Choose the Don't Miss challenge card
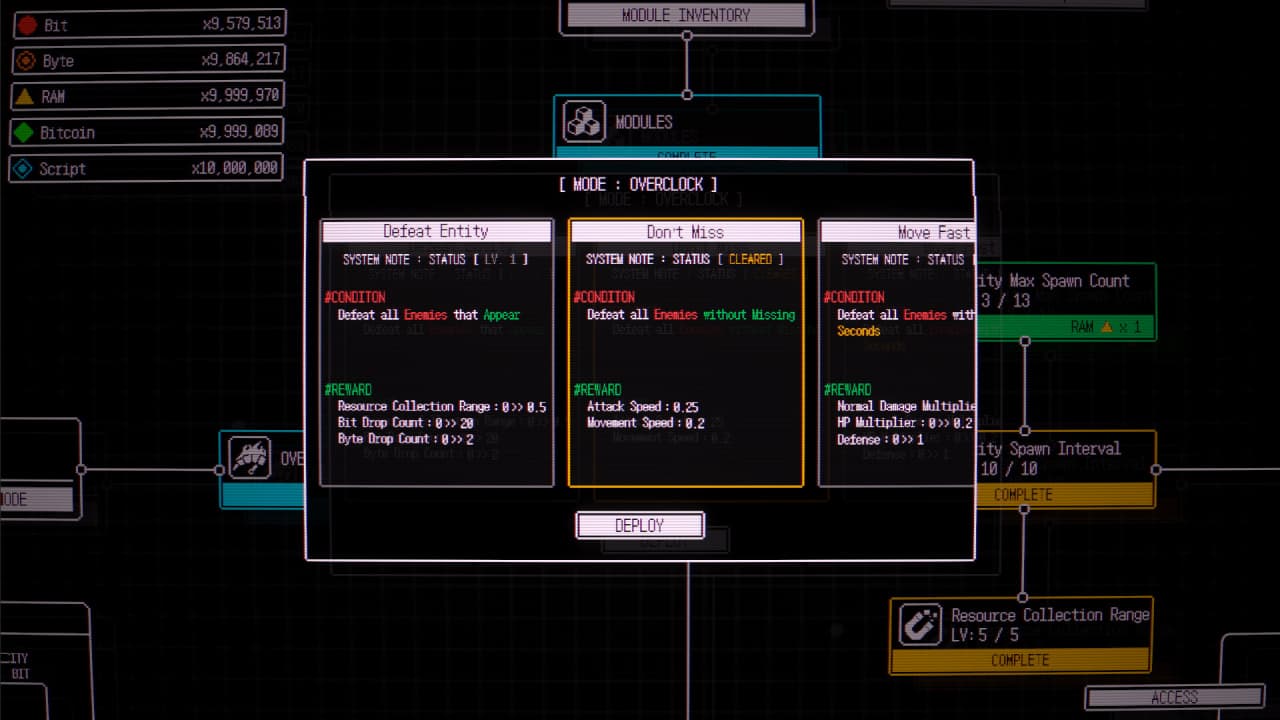This screenshot has height=720, width=1280. pos(685,352)
